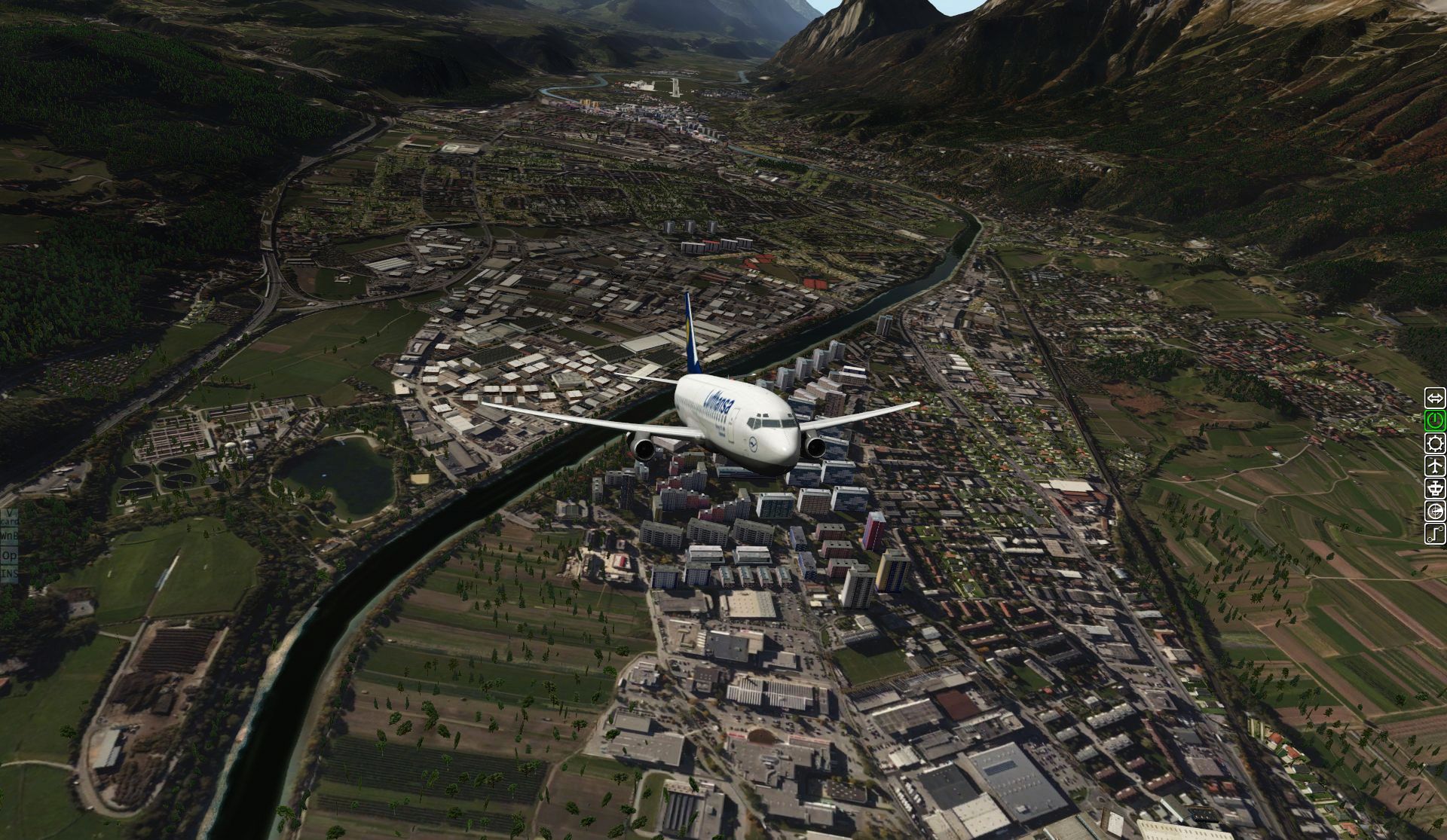Viewport: 1447px width, 840px height.
Task: Open the control tower ATC icon
Action: (1435, 488)
